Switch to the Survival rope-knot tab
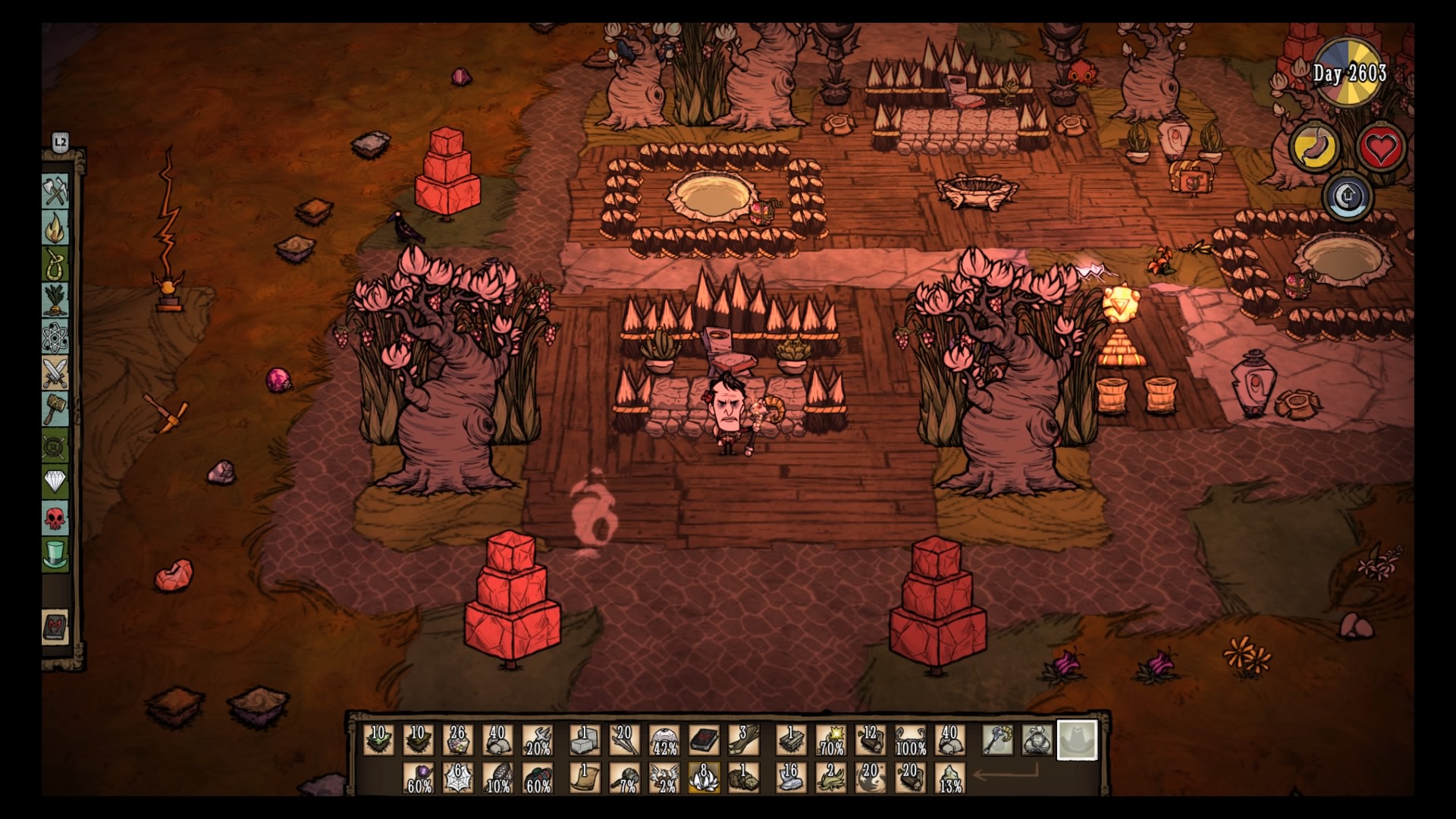 point(55,264)
